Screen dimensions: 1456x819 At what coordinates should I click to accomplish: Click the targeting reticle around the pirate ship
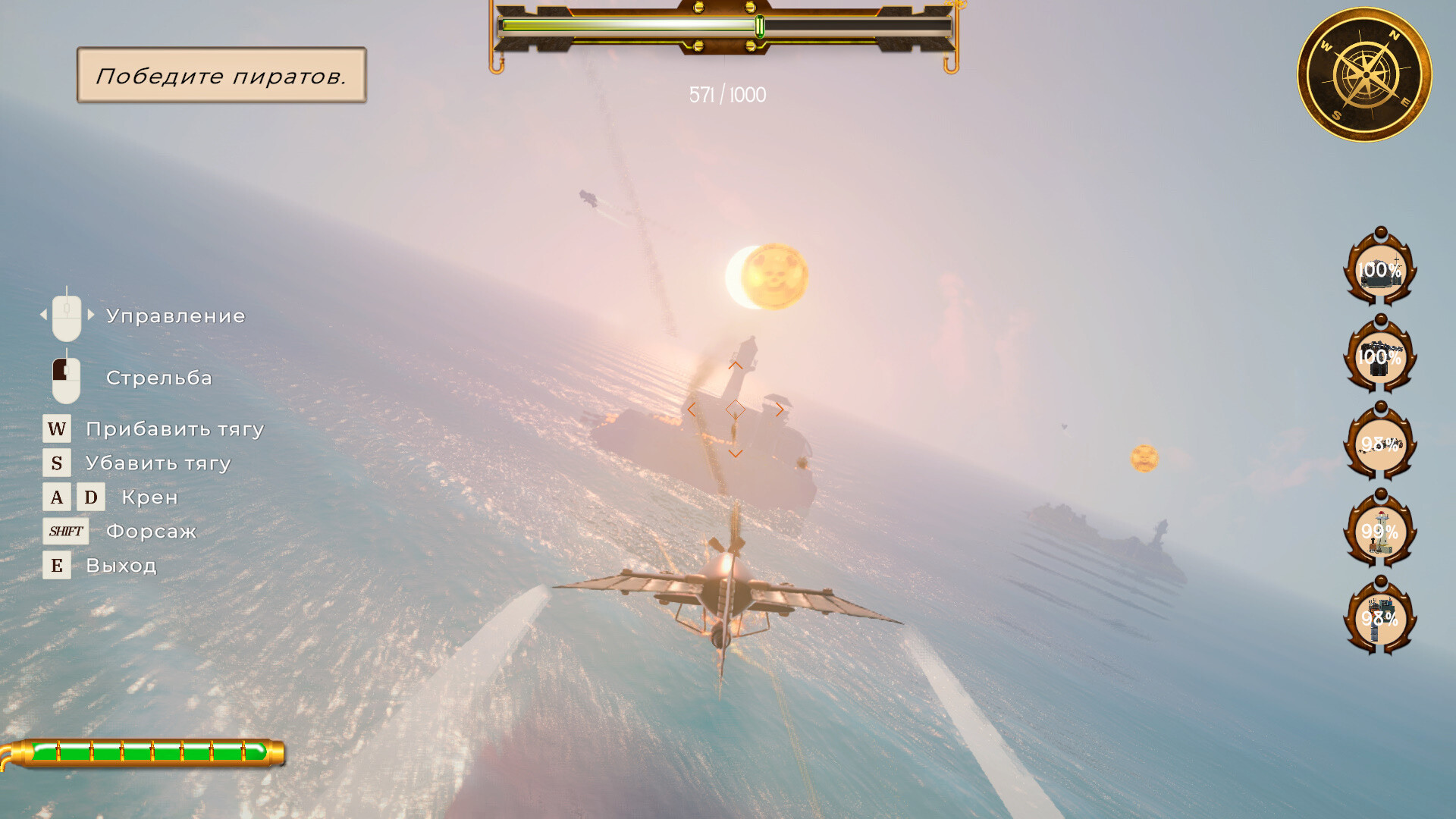736,410
